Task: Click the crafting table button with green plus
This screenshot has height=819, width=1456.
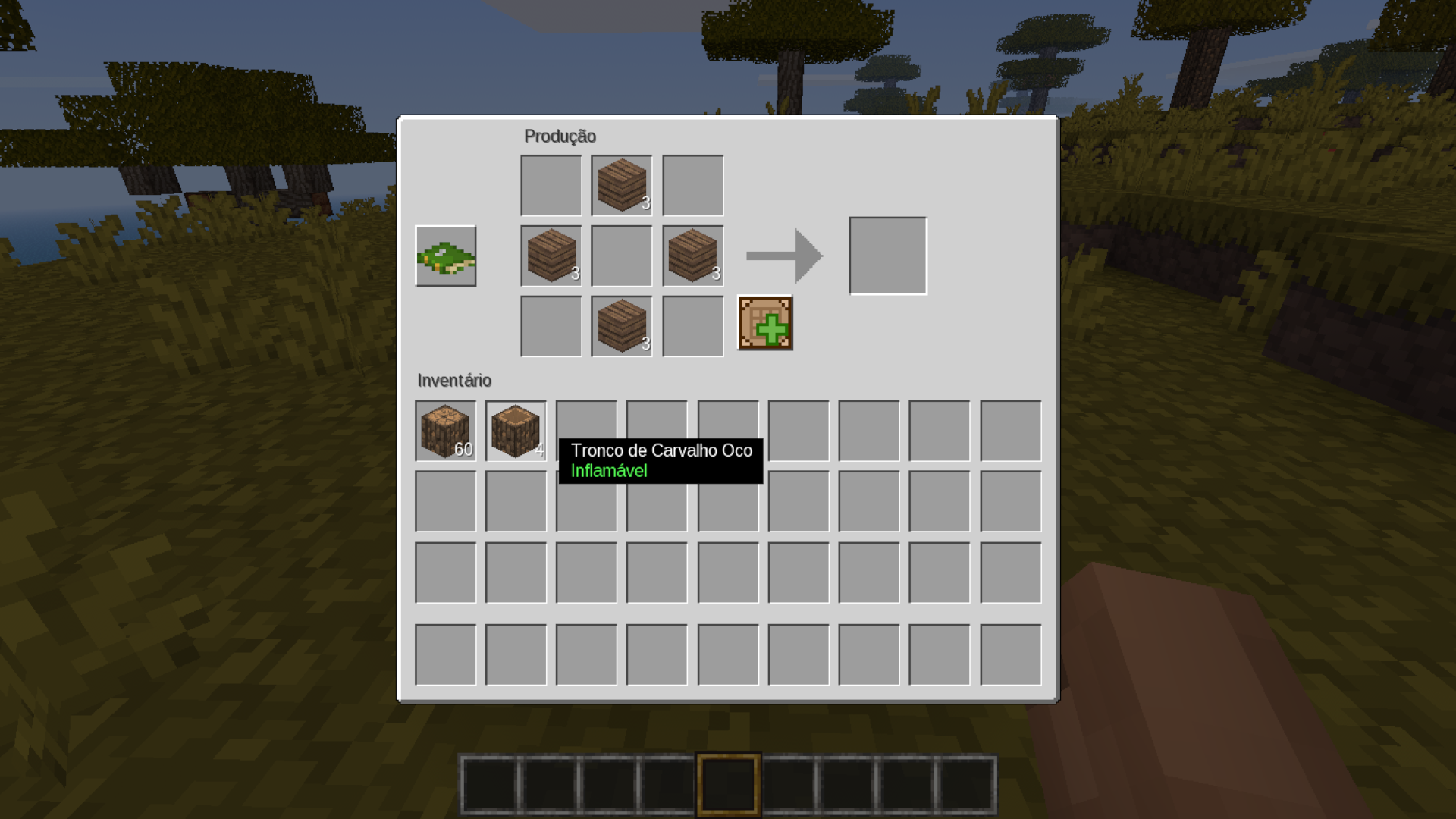Action: click(x=764, y=323)
